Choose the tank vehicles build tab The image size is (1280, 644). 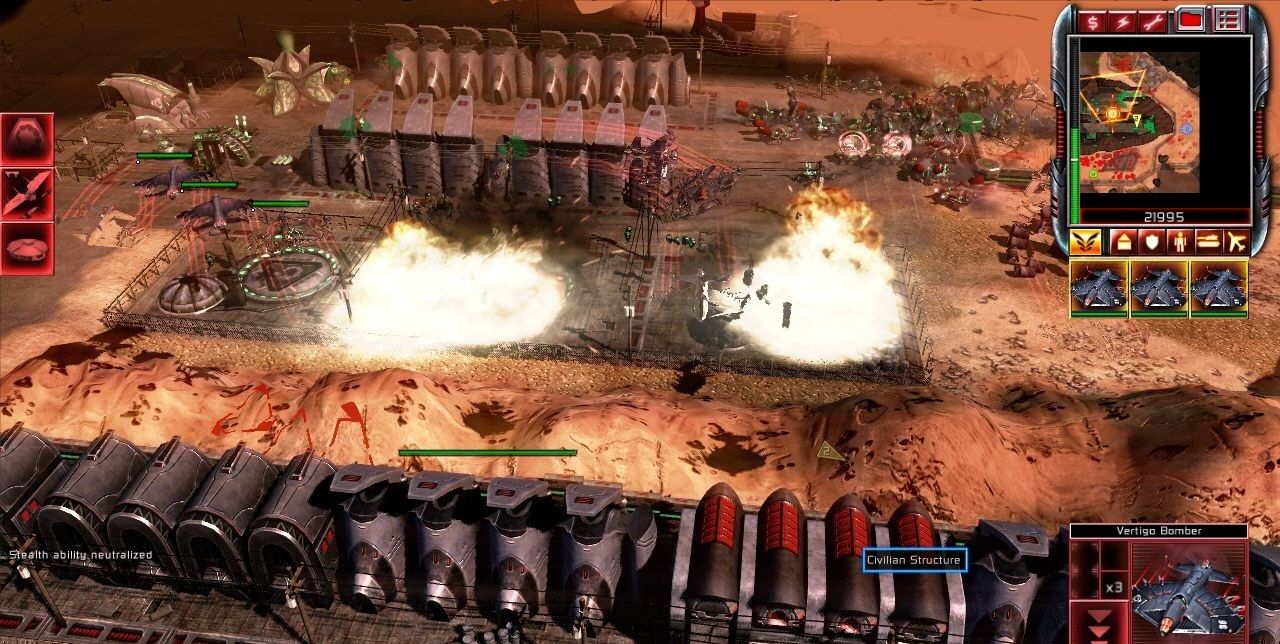pyautogui.click(x=1207, y=241)
